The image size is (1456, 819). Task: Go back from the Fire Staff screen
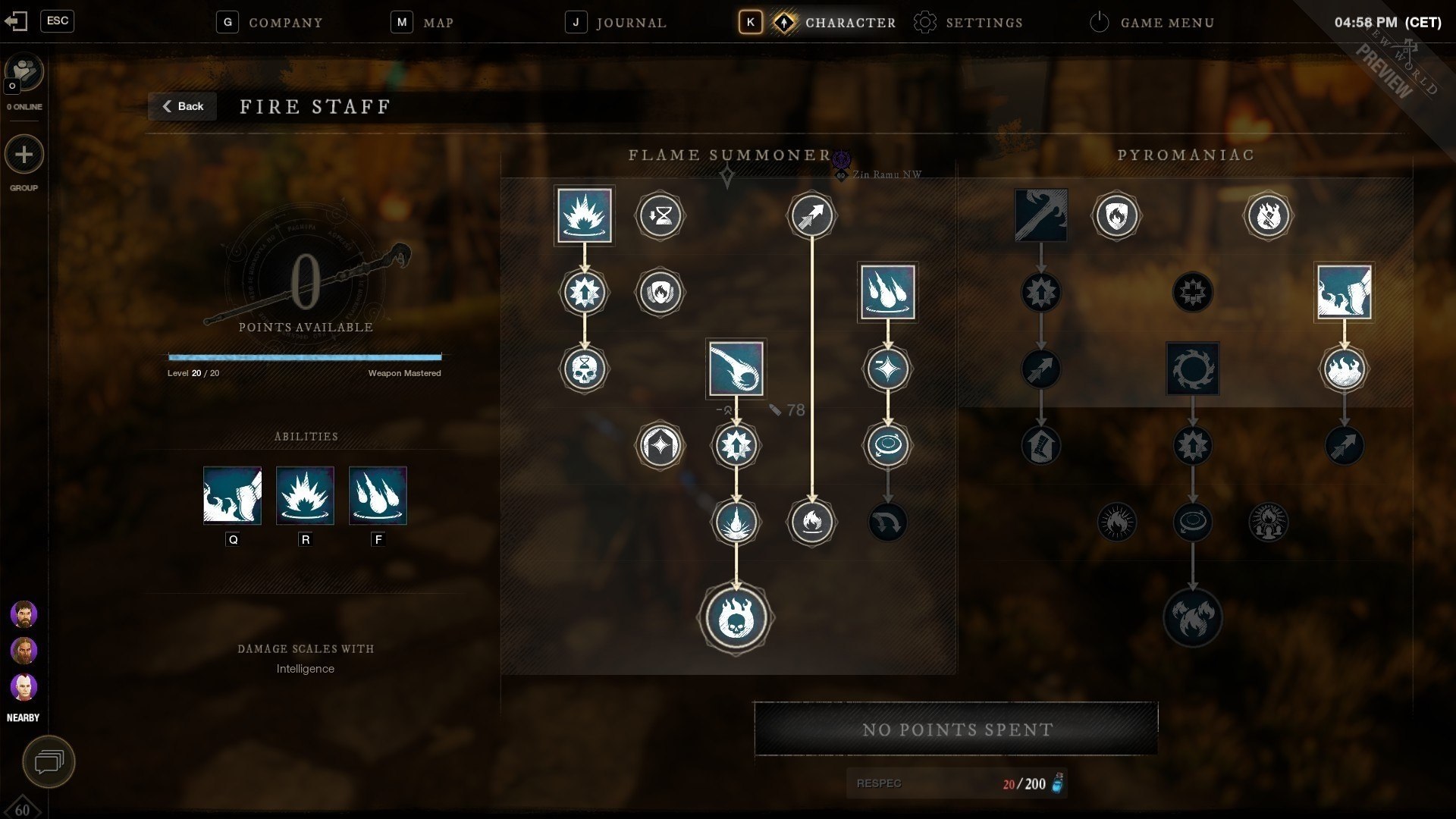(183, 106)
